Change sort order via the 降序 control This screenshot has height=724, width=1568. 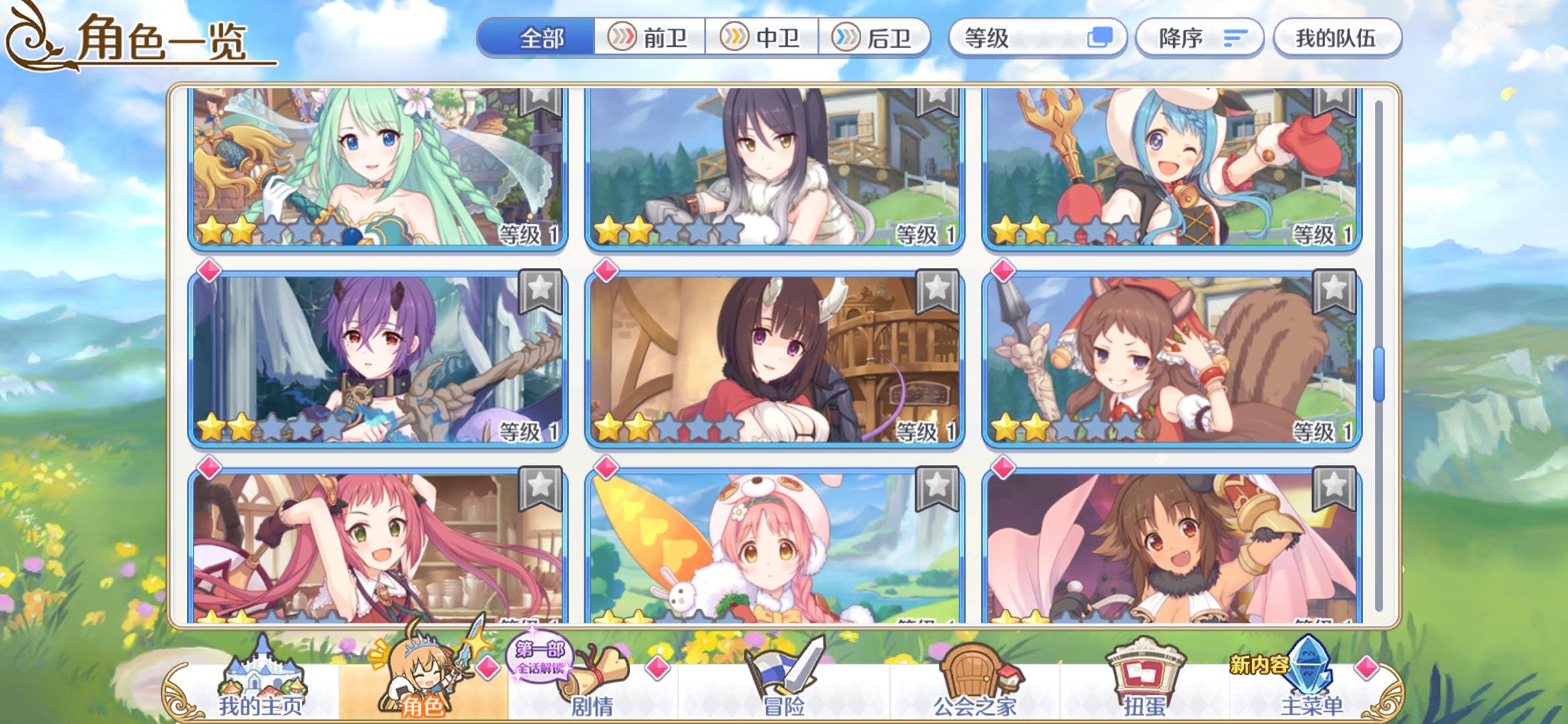(1199, 38)
